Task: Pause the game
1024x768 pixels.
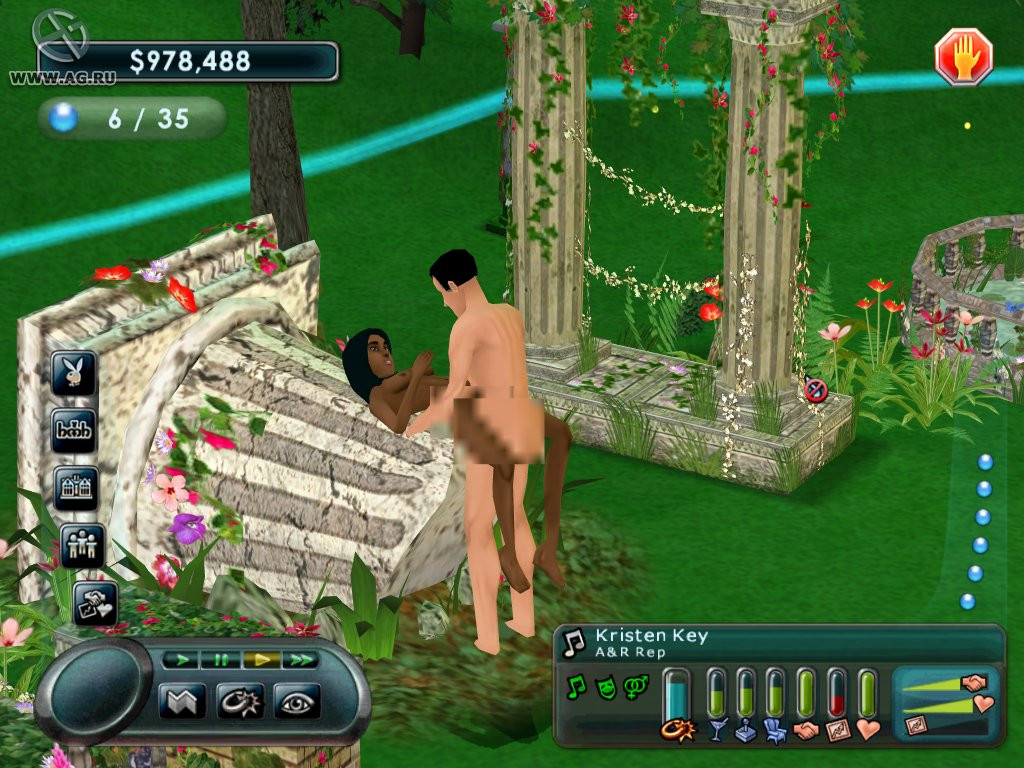Action: (x=220, y=660)
